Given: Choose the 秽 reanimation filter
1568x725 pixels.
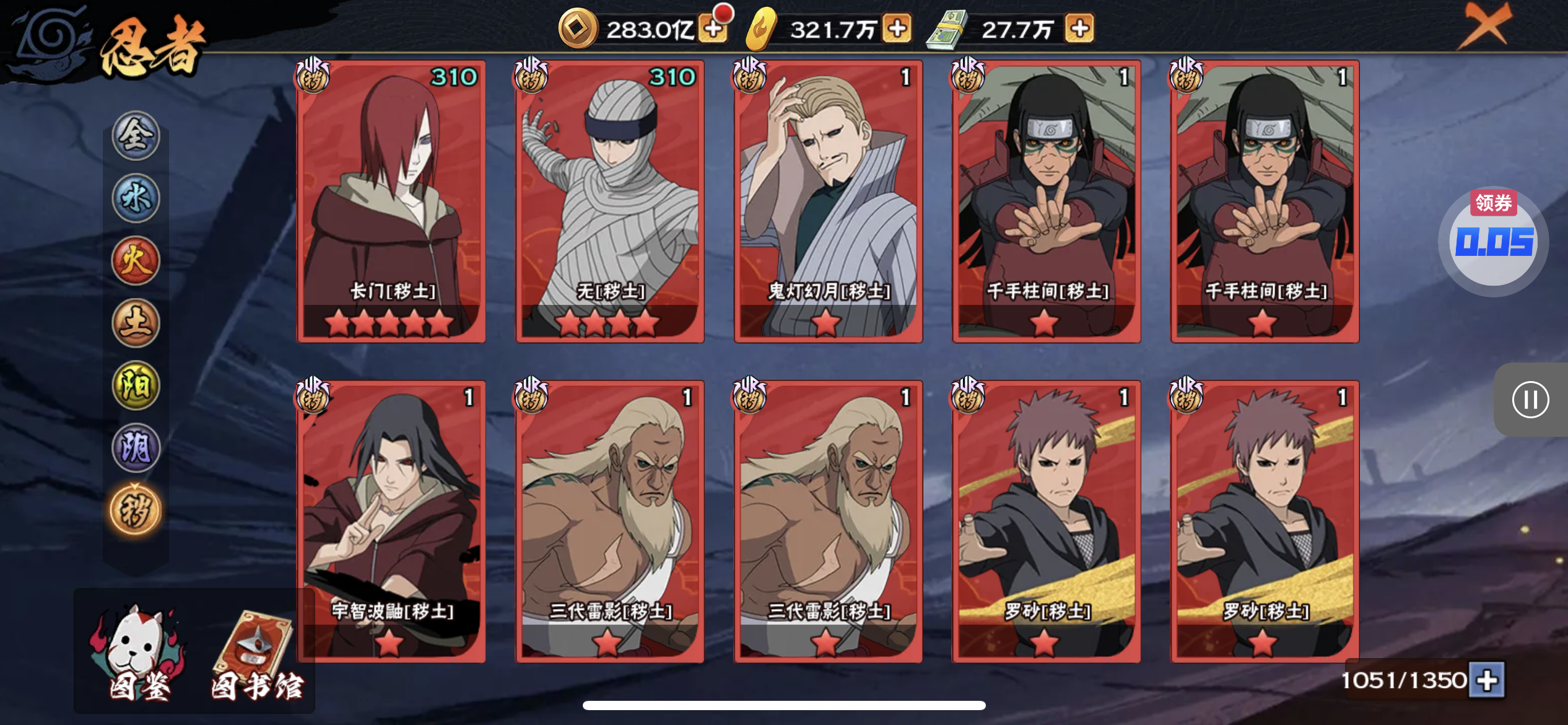Looking at the screenshot, I should tap(136, 511).
